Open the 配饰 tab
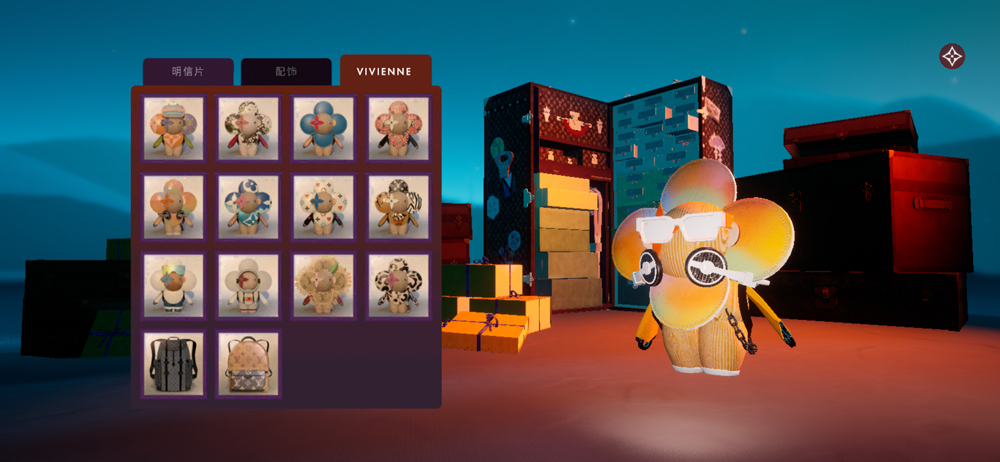 tap(286, 72)
